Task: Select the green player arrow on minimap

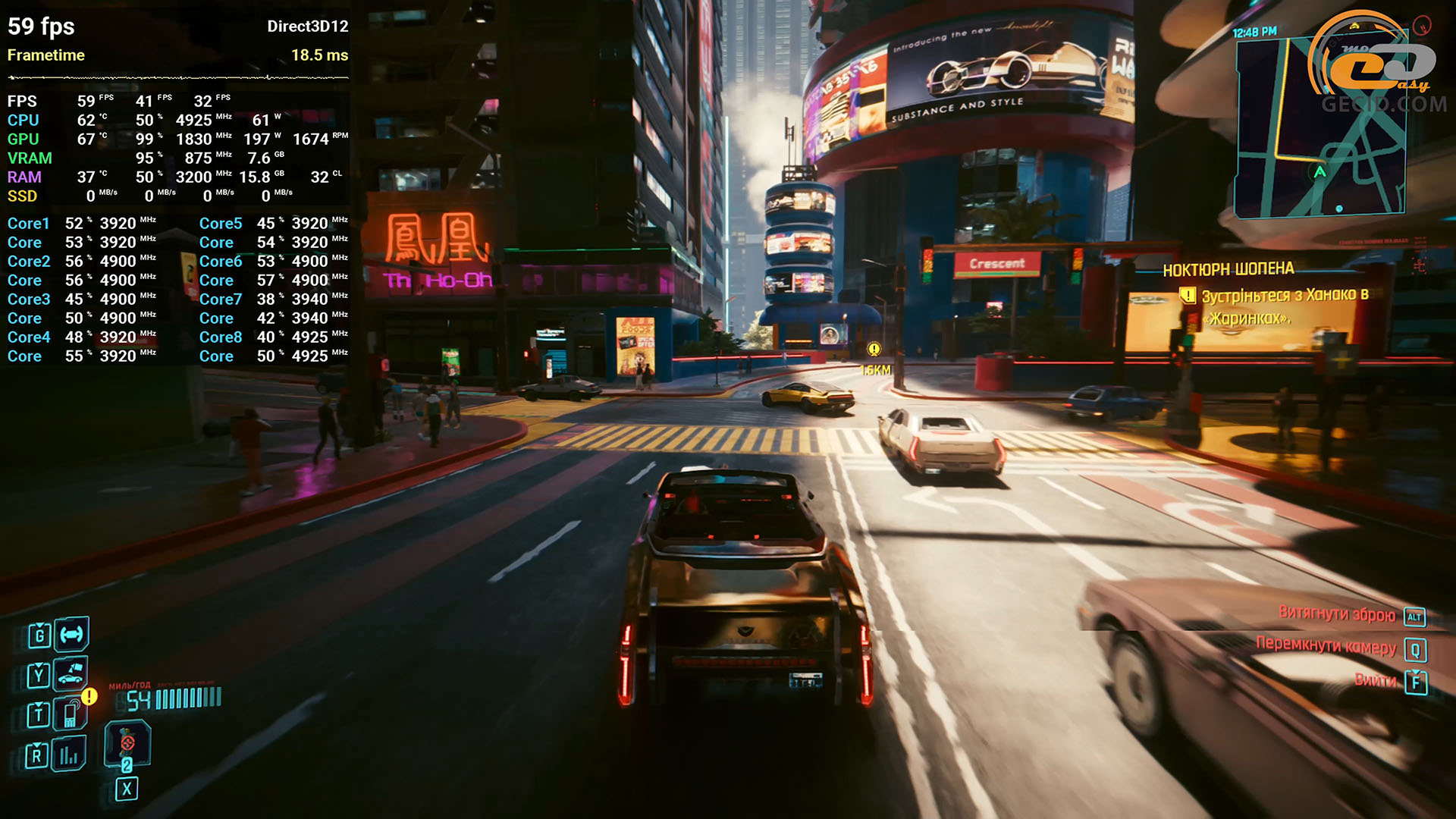Action: [x=1320, y=172]
